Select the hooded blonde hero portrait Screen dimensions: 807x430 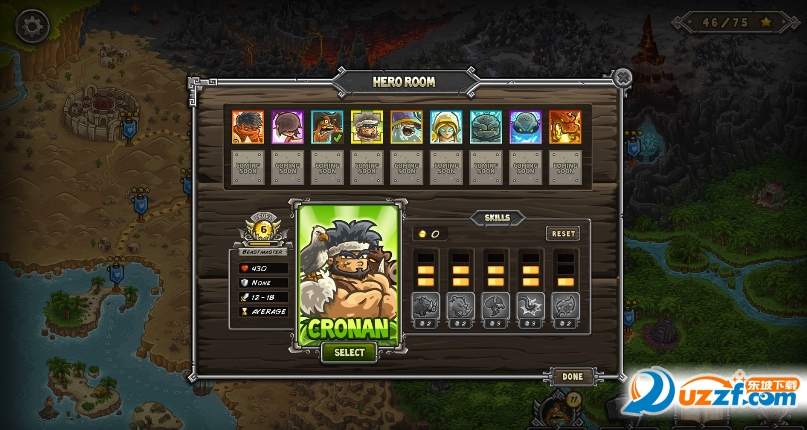coord(446,126)
